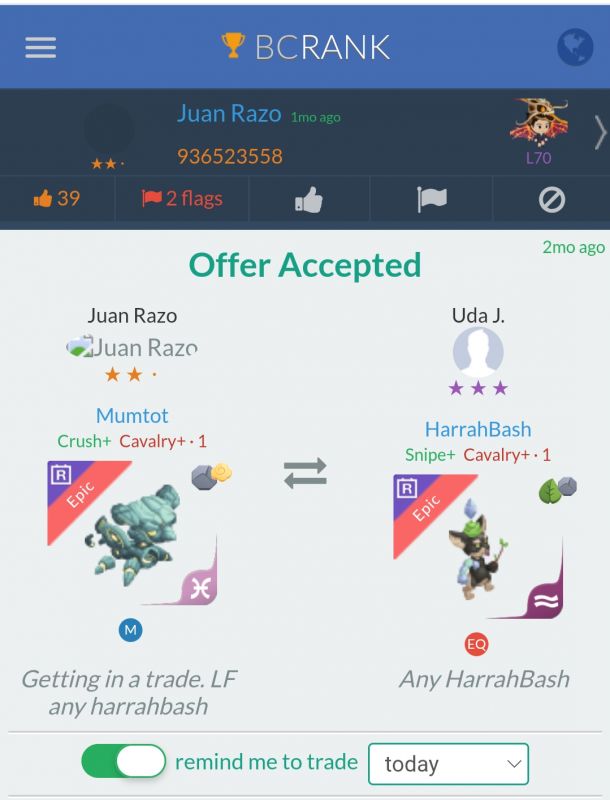Image resolution: width=610 pixels, height=800 pixels.
Task: Click the blue M badge
Action: point(131,629)
